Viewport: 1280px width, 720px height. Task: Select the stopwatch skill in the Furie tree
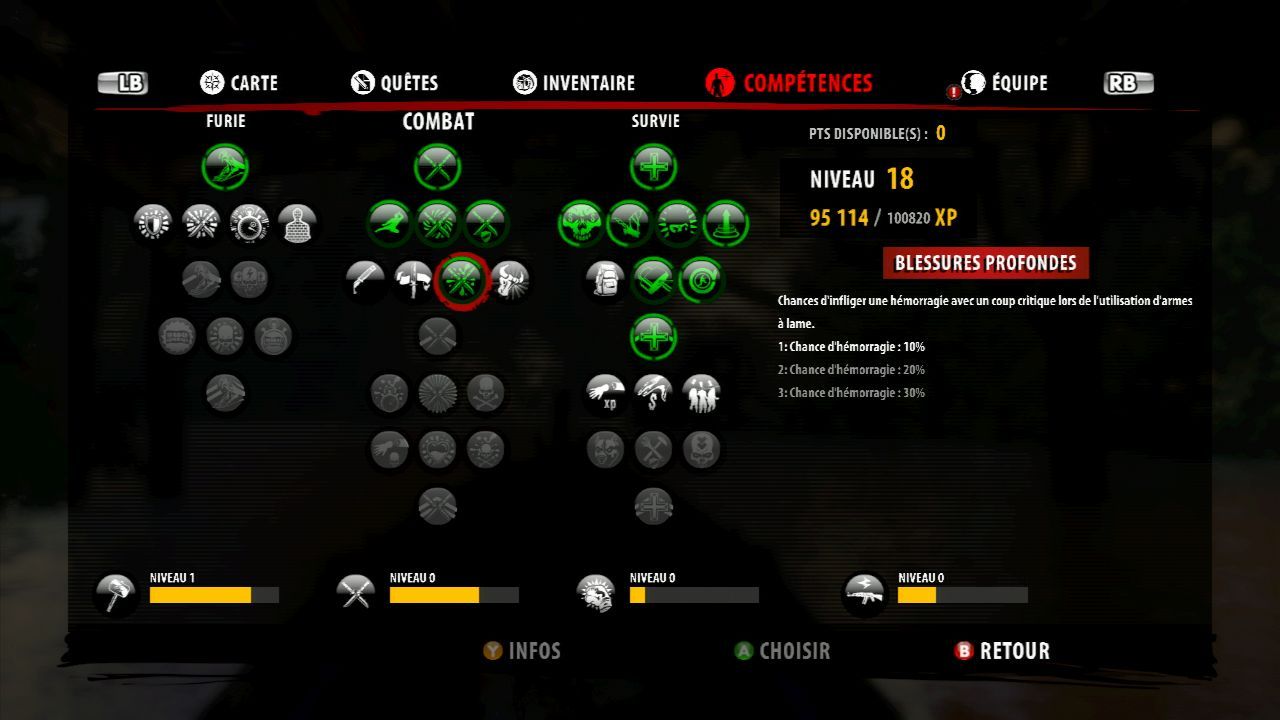click(x=249, y=222)
